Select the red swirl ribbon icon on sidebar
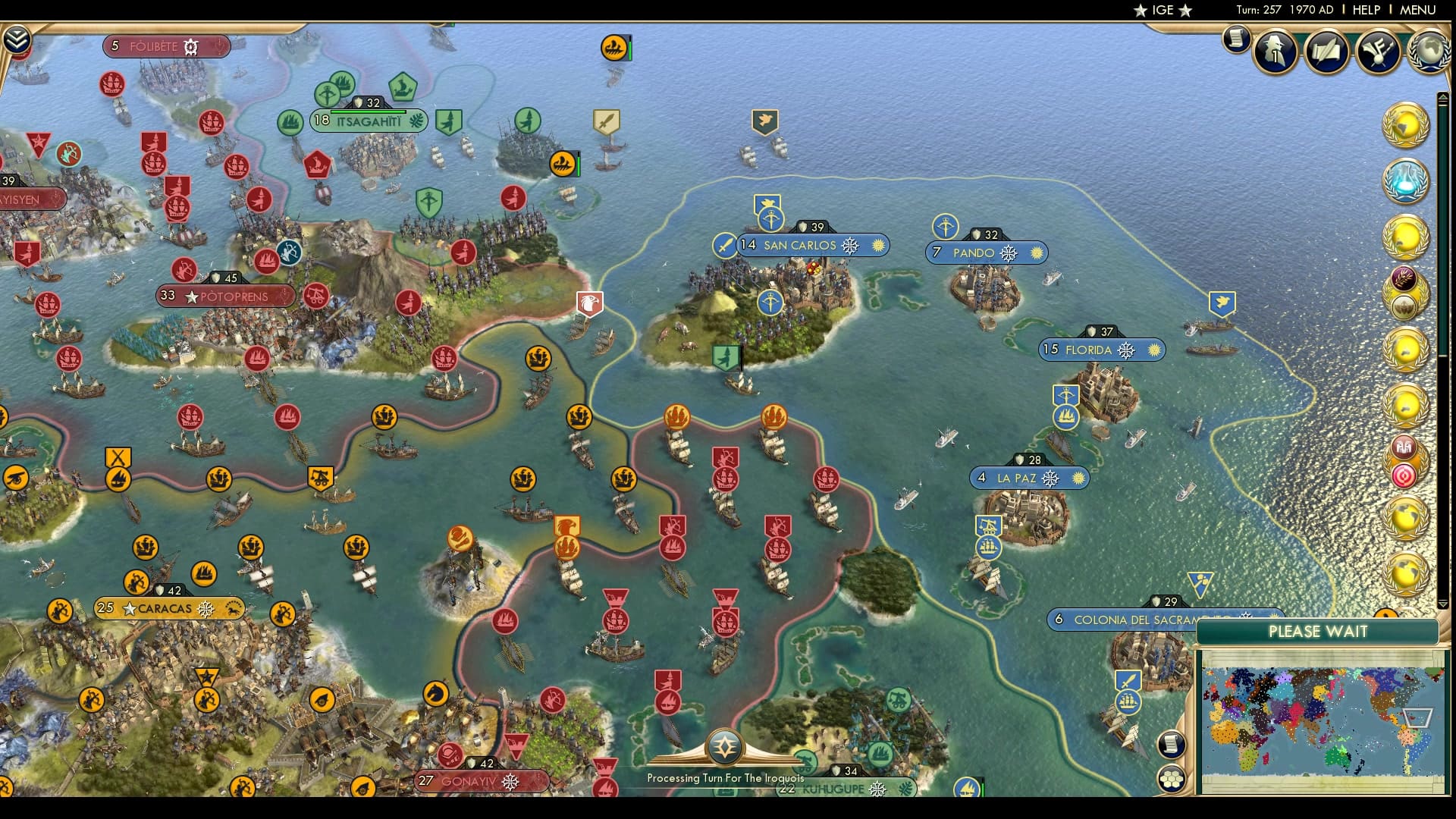The width and height of the screenshot is (1456, 819). tap(1406, 477)
